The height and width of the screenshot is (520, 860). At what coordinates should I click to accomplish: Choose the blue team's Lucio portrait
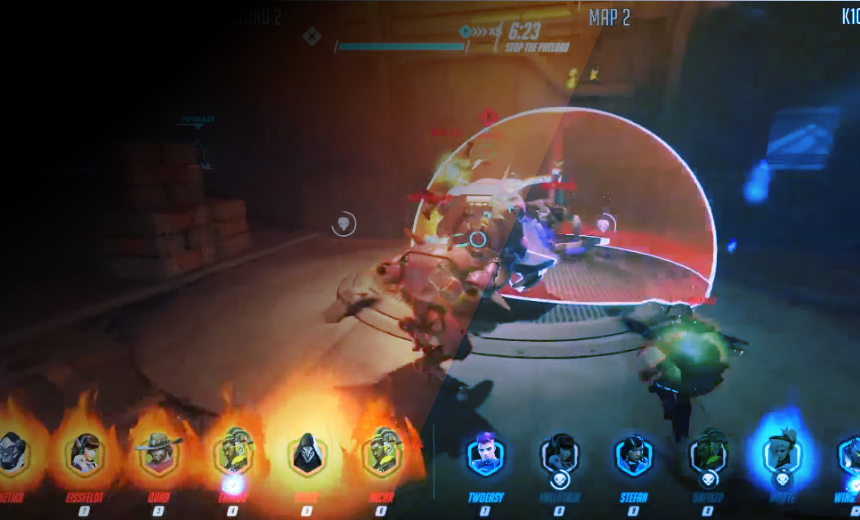coord(708,456)
